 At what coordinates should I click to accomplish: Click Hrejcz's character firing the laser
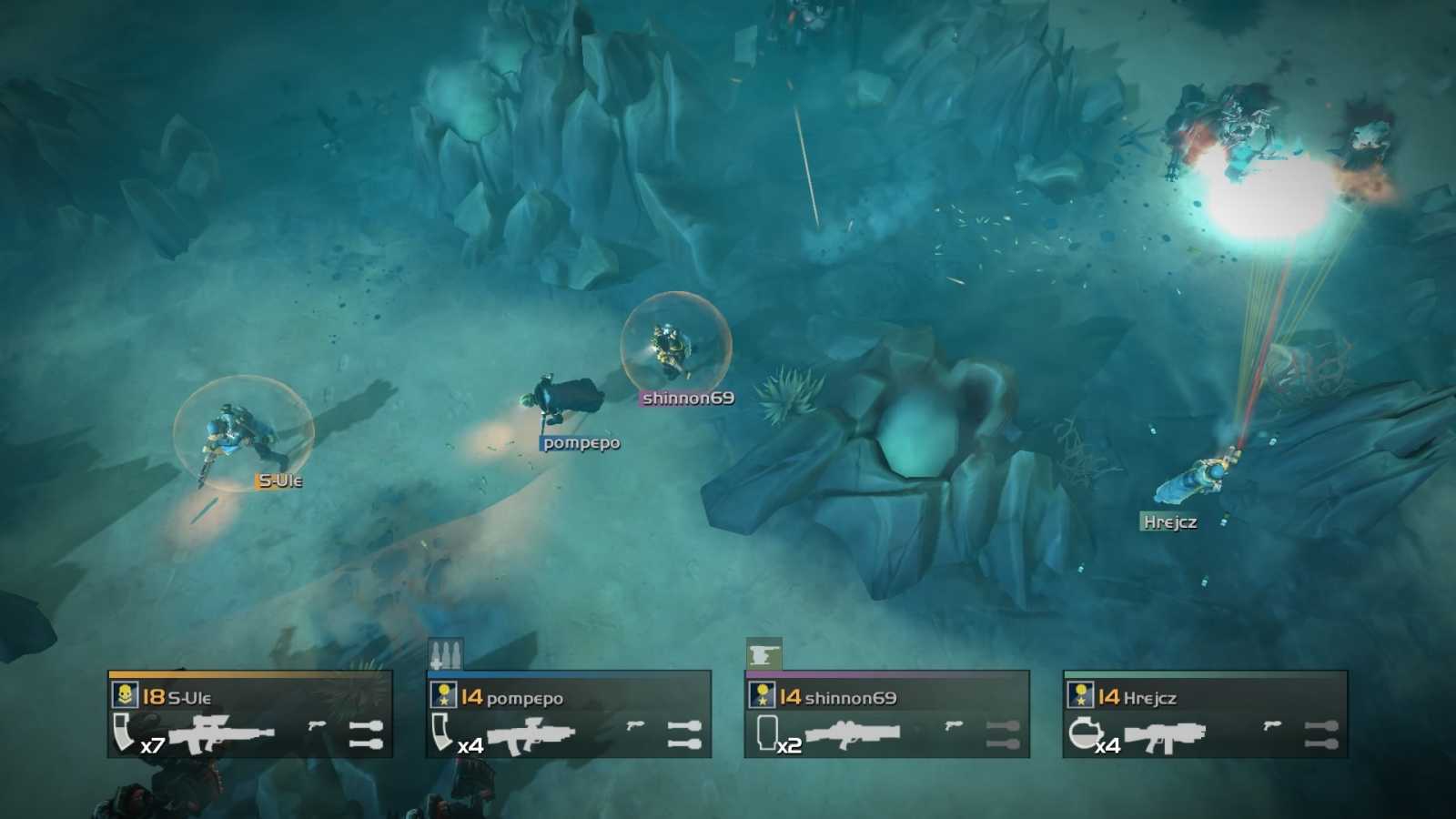click(x=1206, y=473)
